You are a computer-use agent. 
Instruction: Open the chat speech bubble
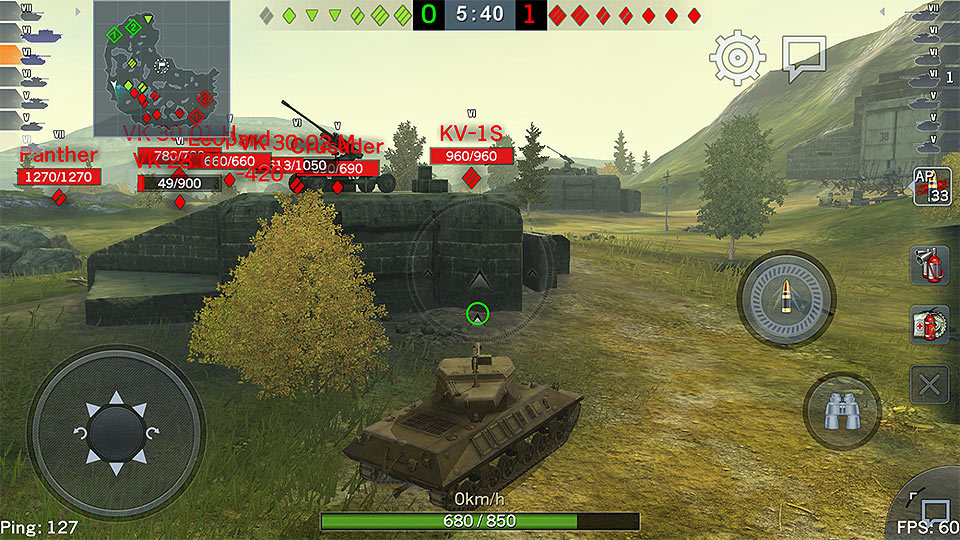coord(803,58)
